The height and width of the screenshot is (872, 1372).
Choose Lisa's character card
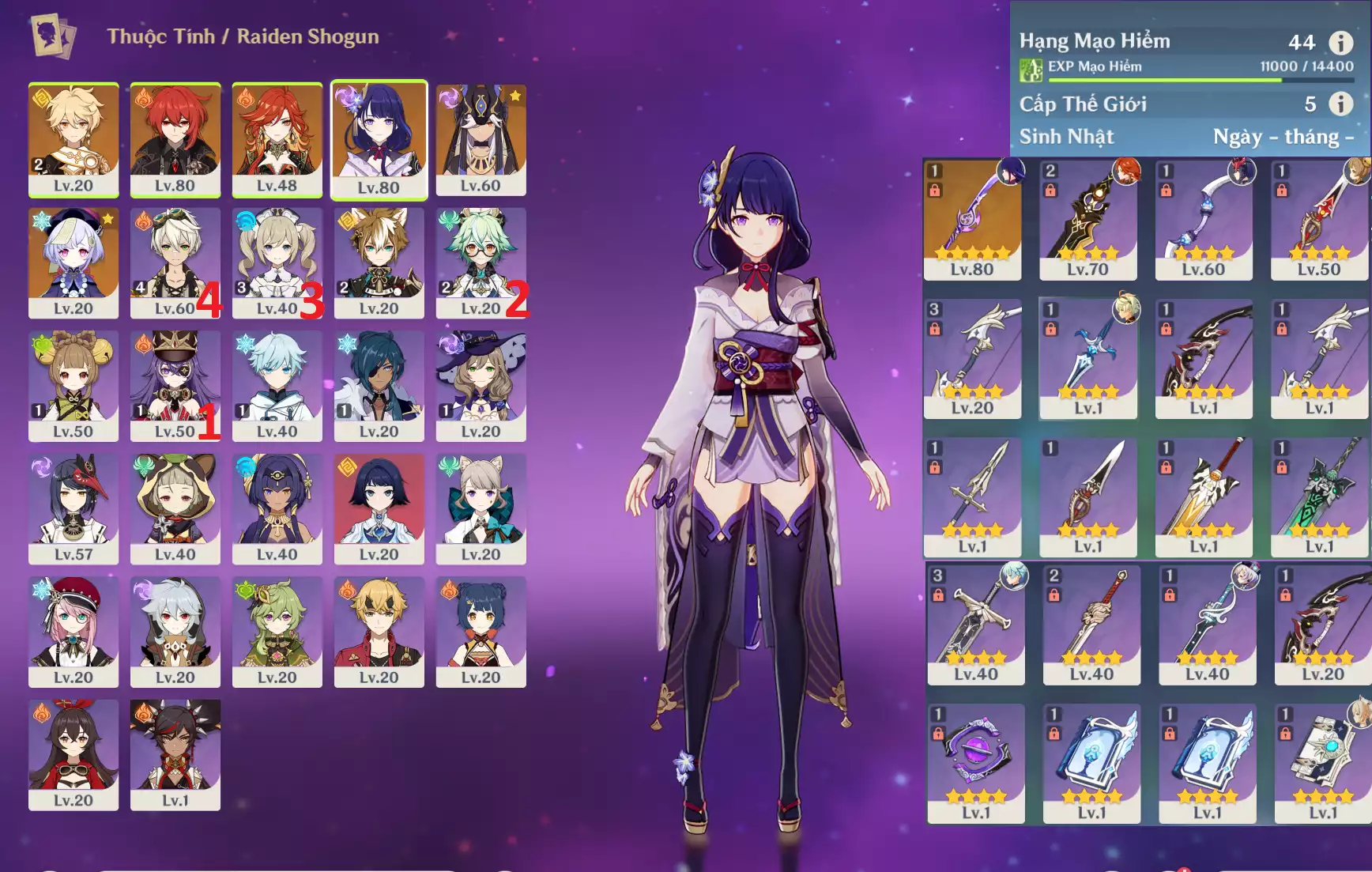481,385
